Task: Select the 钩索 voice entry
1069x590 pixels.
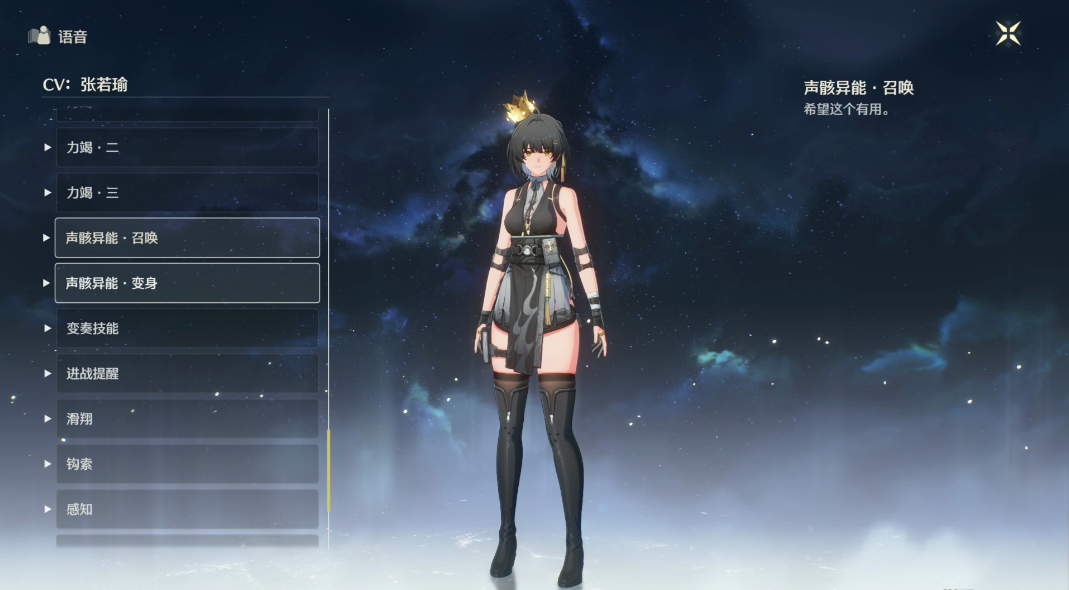Action: pos(187,464)
